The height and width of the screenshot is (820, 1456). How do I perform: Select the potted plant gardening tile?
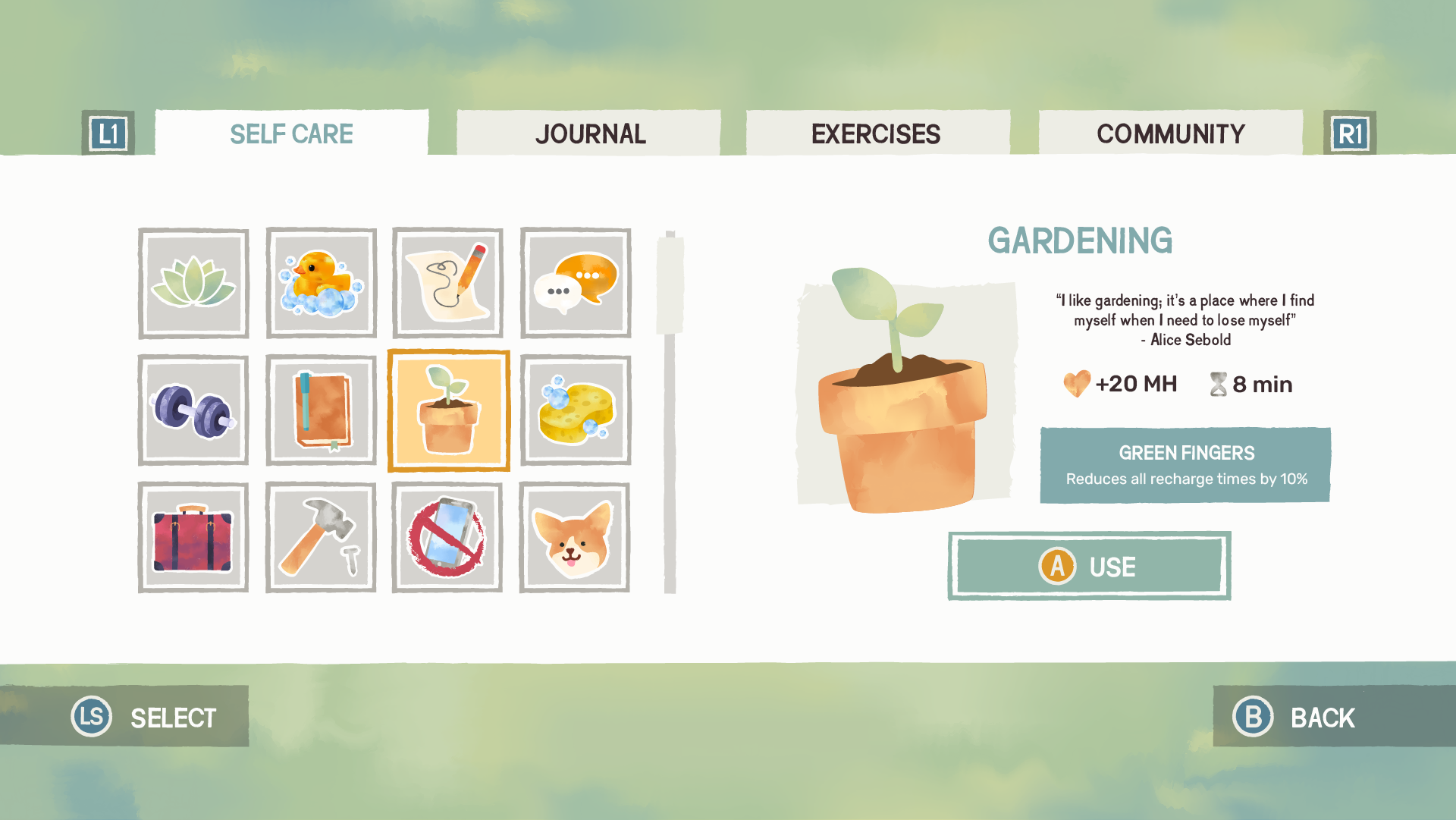tap(448, 410)
